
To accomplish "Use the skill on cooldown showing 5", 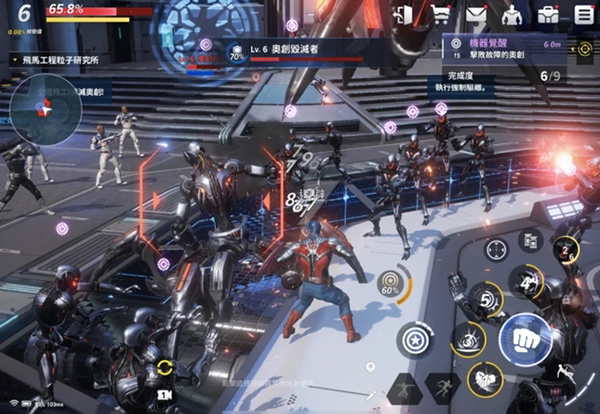I will pyautogui.click(x=487, y=298).
